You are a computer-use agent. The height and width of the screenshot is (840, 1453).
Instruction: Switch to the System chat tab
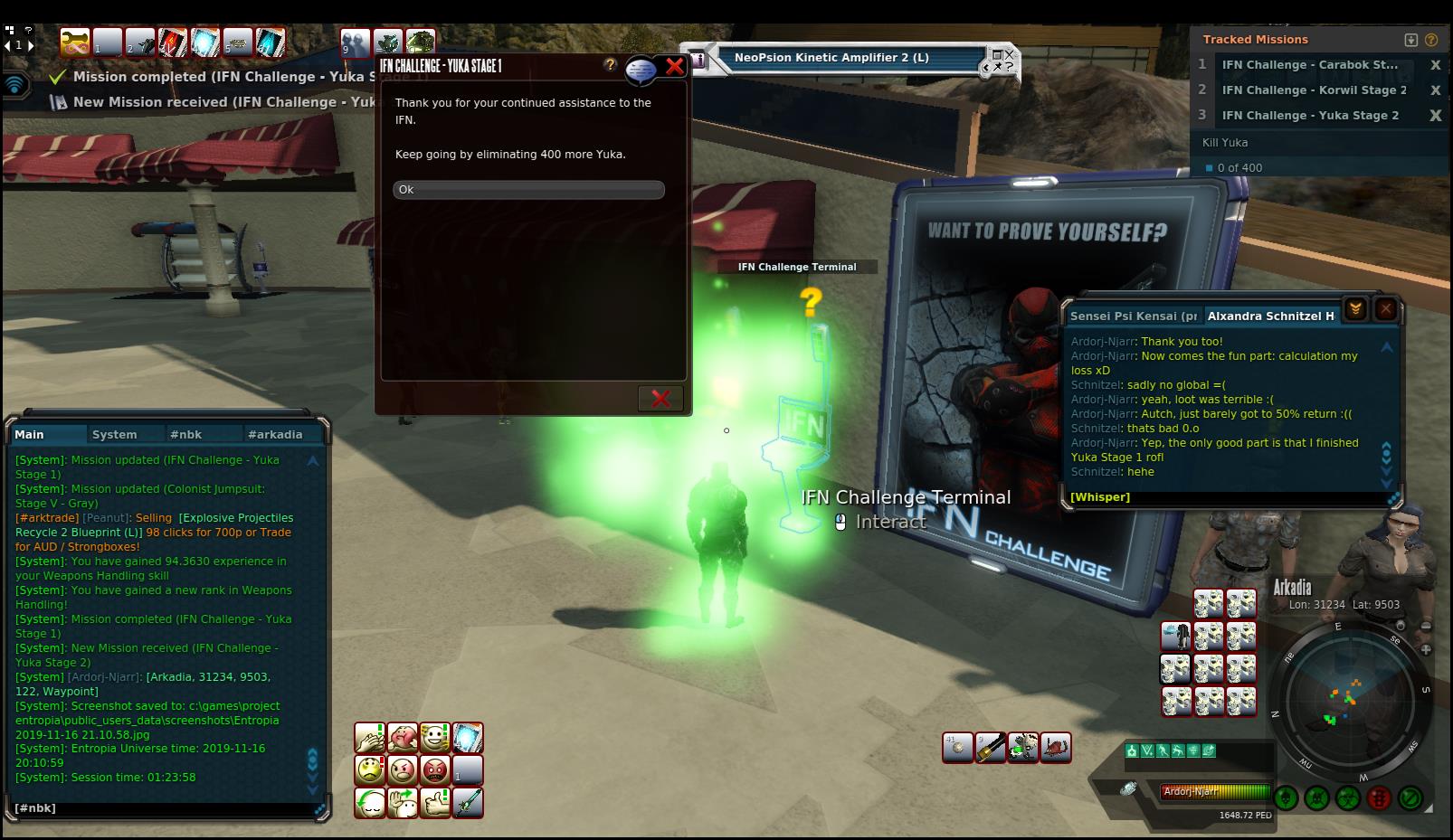[114, 435]
